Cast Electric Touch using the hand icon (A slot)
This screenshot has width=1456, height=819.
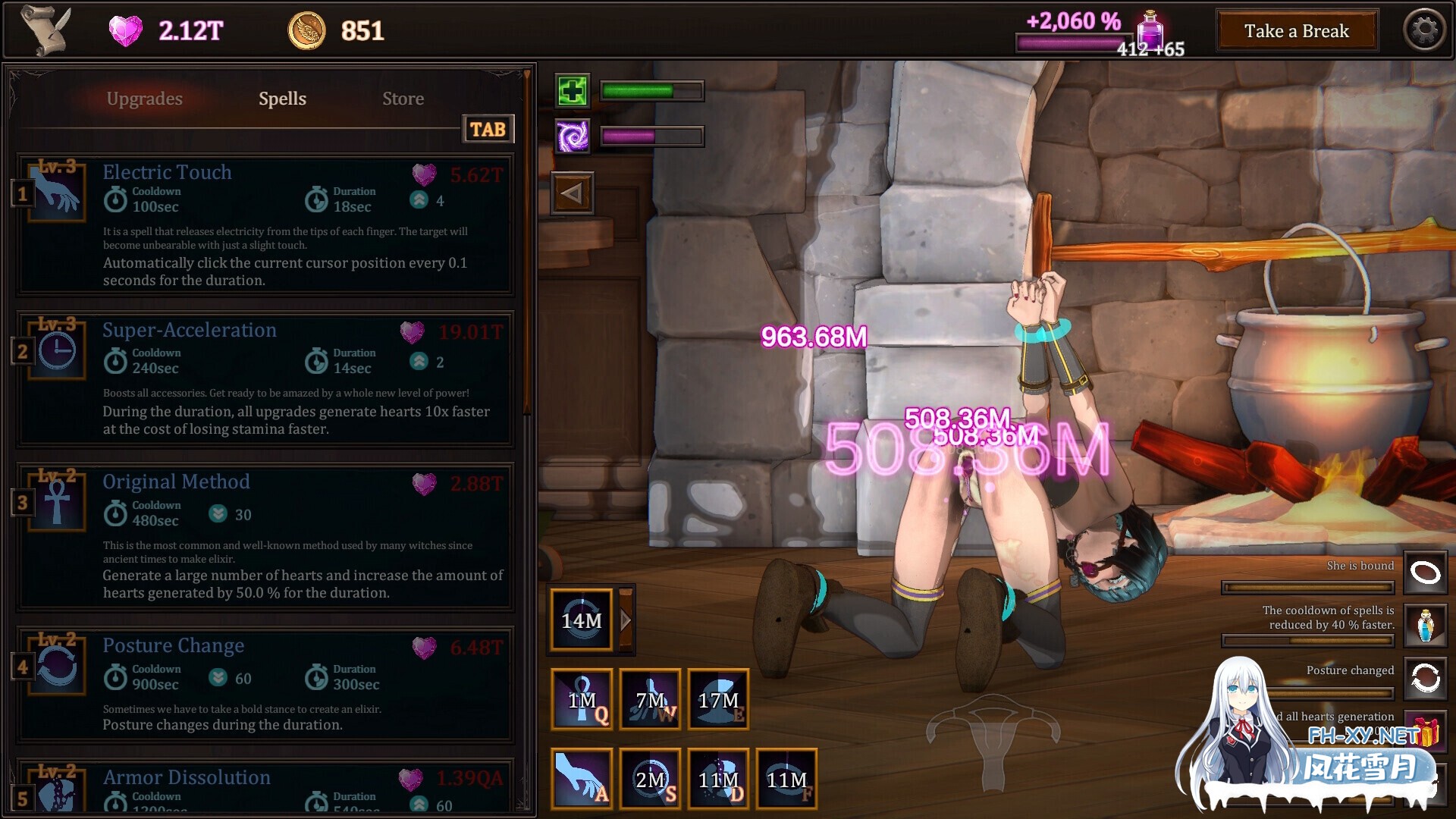pyautogui.click(x=582, y=779)
